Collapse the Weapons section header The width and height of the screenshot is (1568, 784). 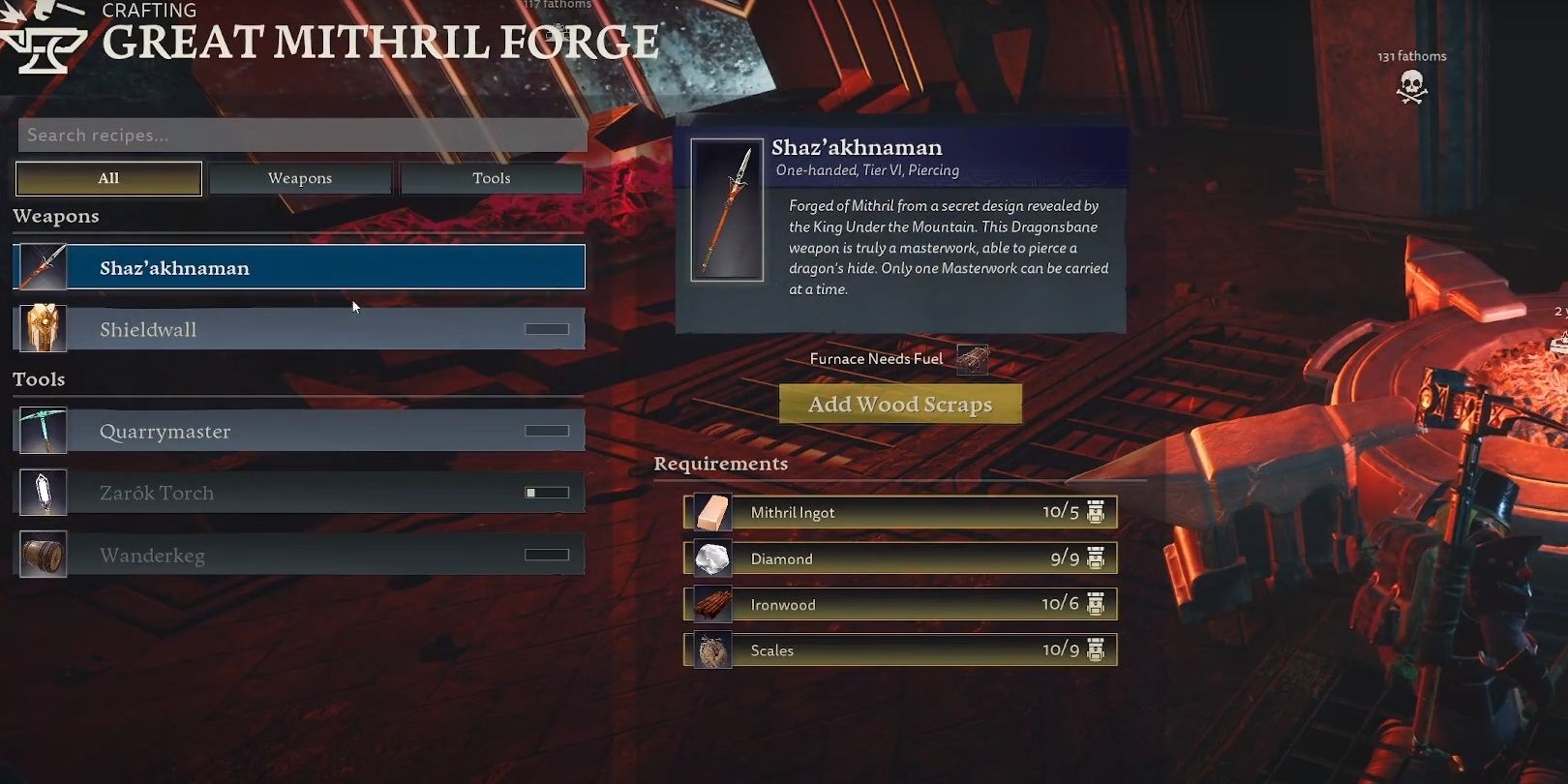[56, 216]
